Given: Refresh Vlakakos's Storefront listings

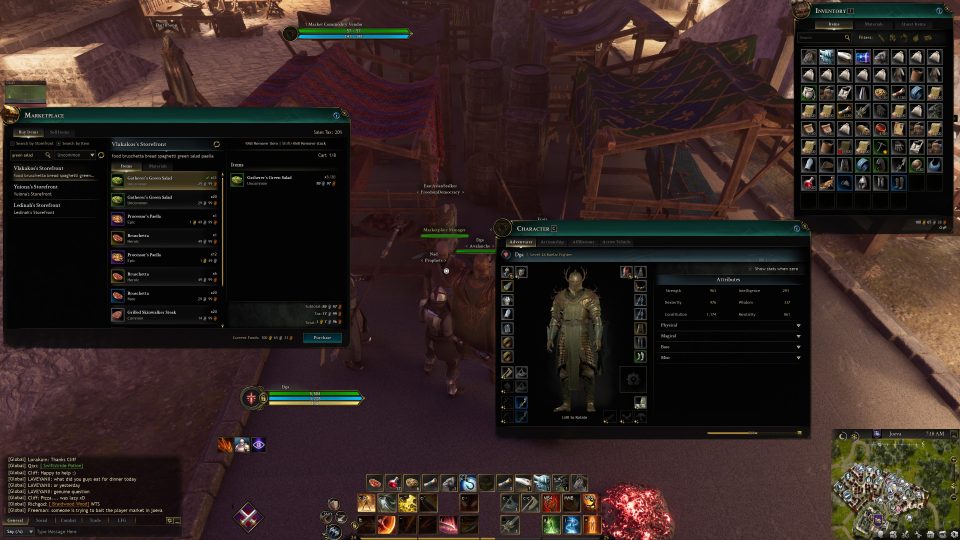Looking at the screenshot, I should 216,144.
